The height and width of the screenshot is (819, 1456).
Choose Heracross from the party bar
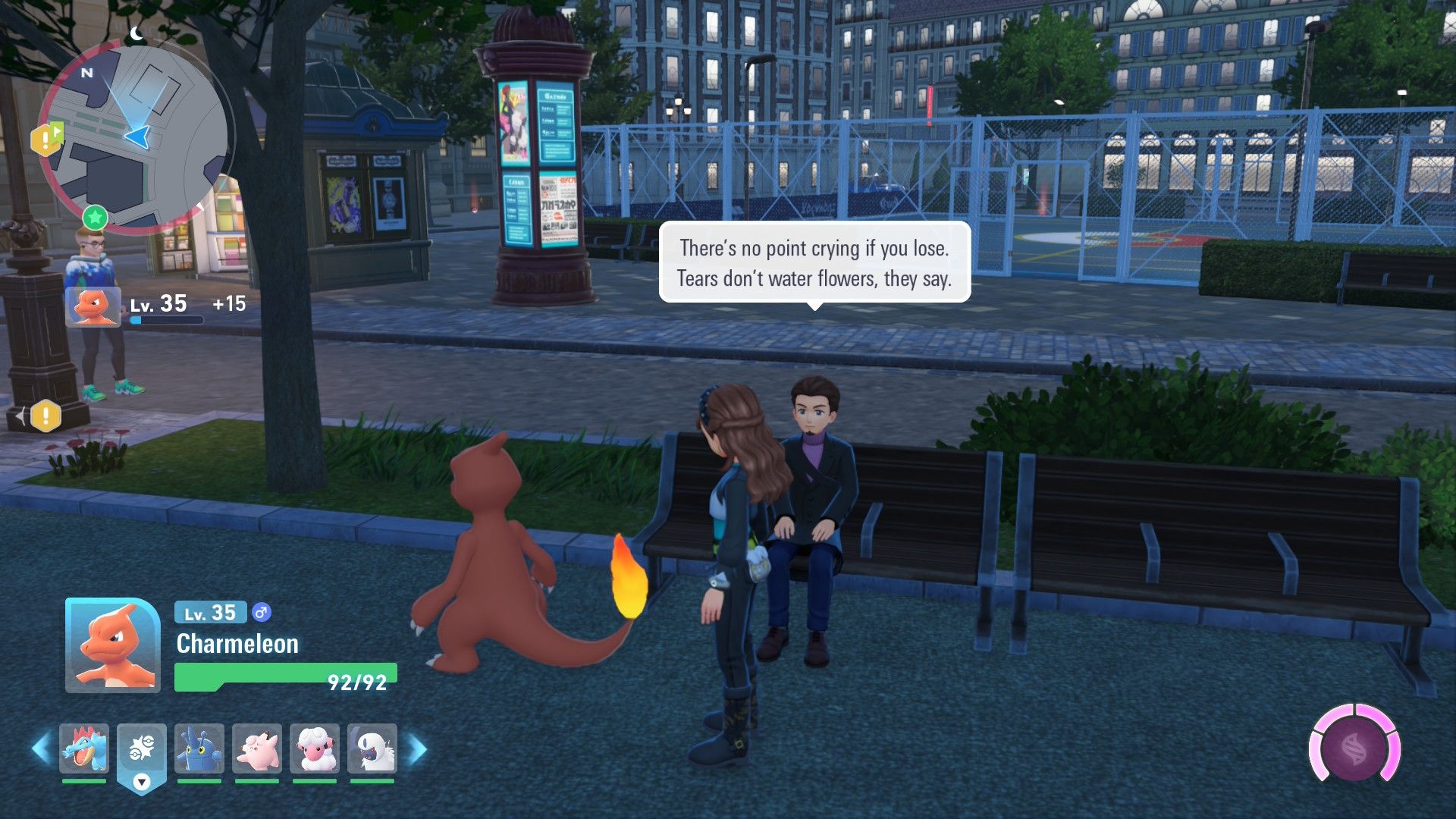(x=199, y=748)
